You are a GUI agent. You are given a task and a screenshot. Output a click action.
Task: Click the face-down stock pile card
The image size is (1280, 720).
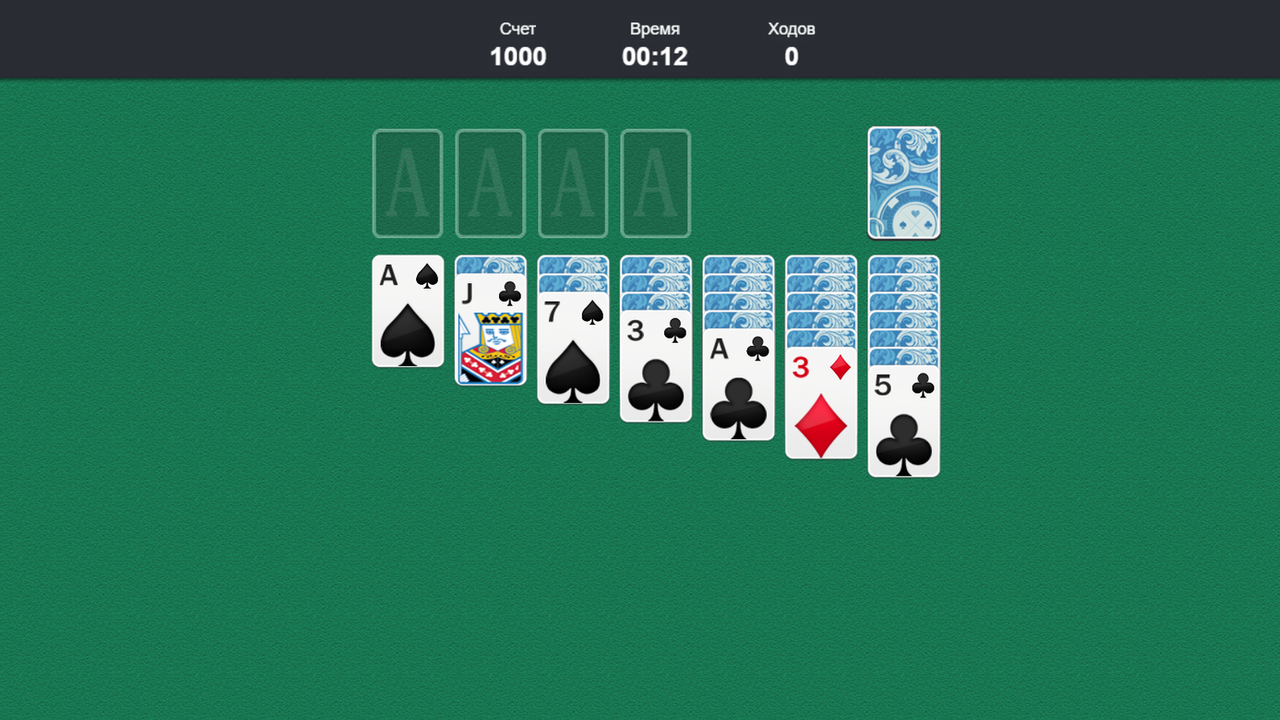[x=903, y=183]
